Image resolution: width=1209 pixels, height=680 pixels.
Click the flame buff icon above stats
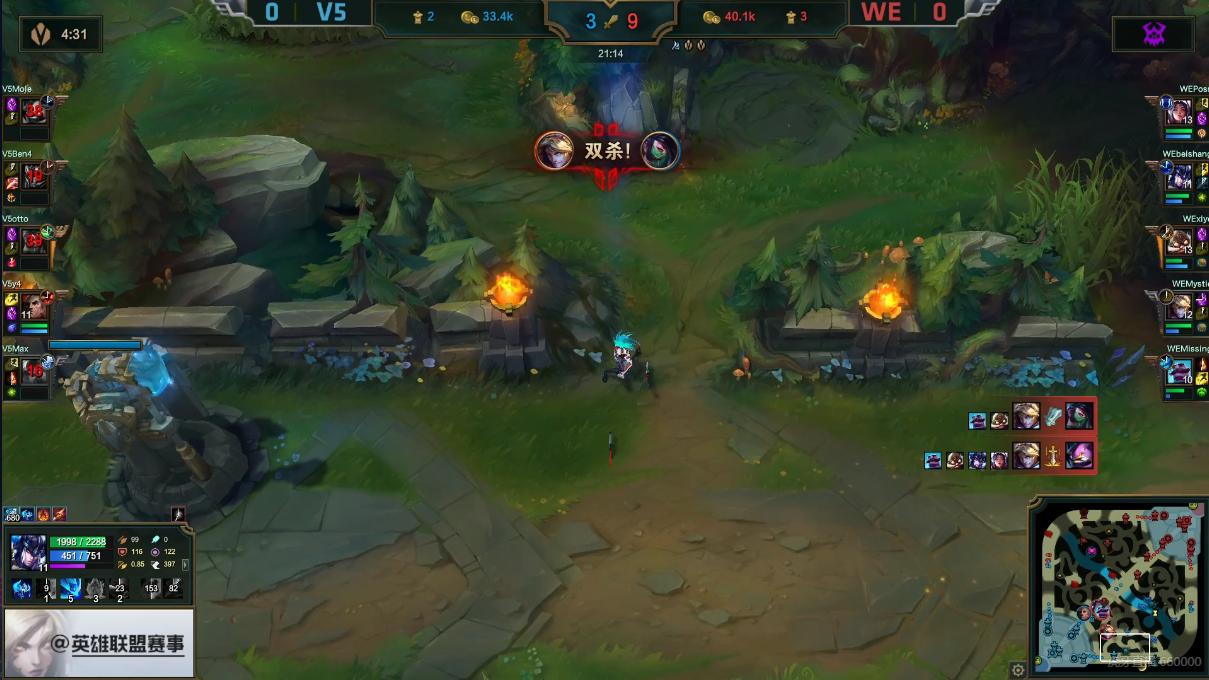44,515
